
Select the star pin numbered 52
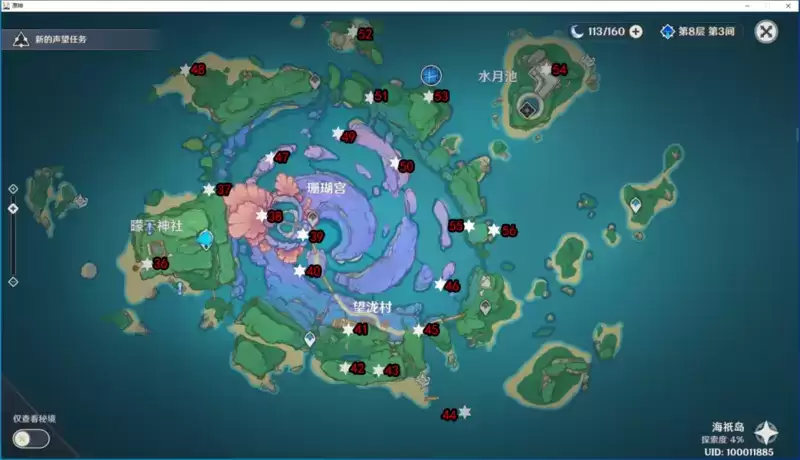(x=351, y=33)
